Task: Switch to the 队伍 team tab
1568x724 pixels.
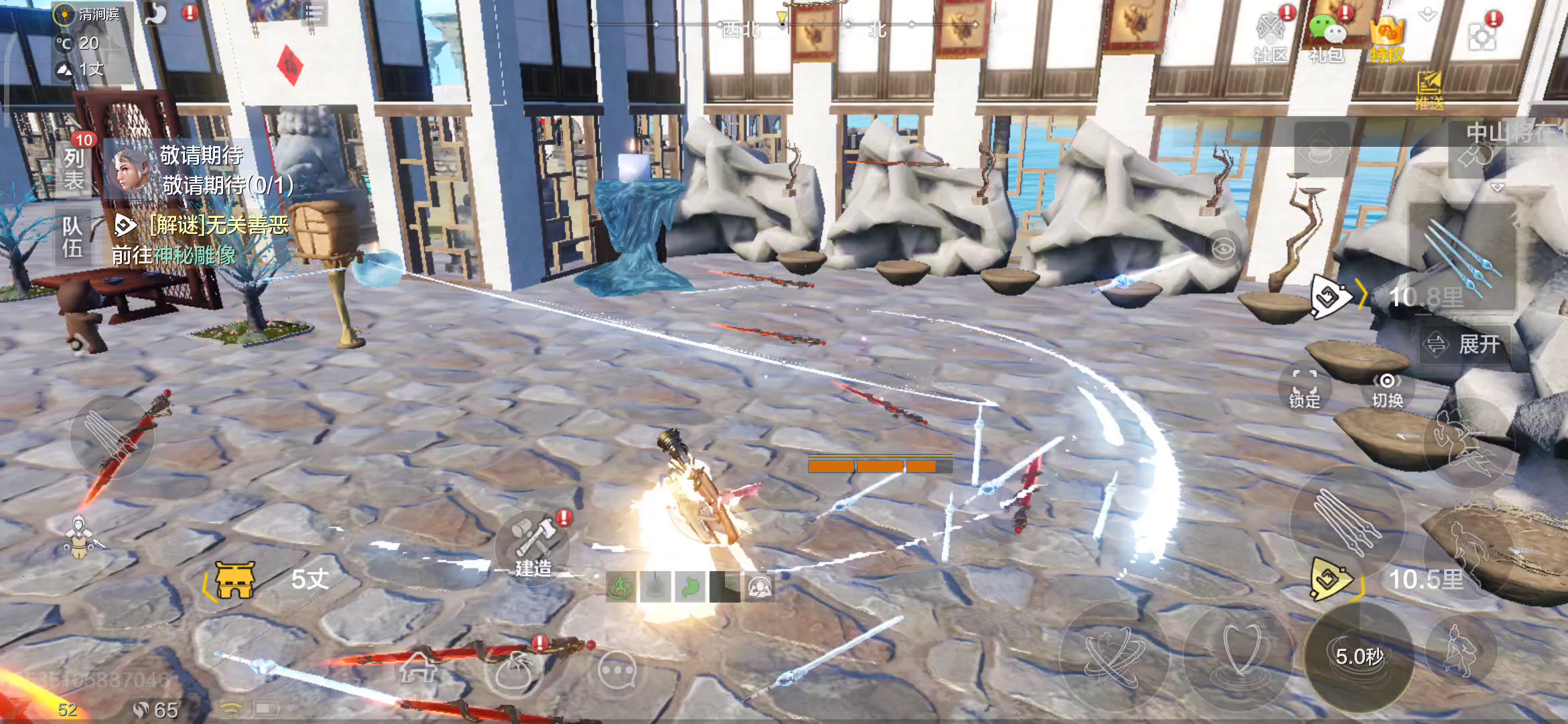Action: (x=72, y=237)
